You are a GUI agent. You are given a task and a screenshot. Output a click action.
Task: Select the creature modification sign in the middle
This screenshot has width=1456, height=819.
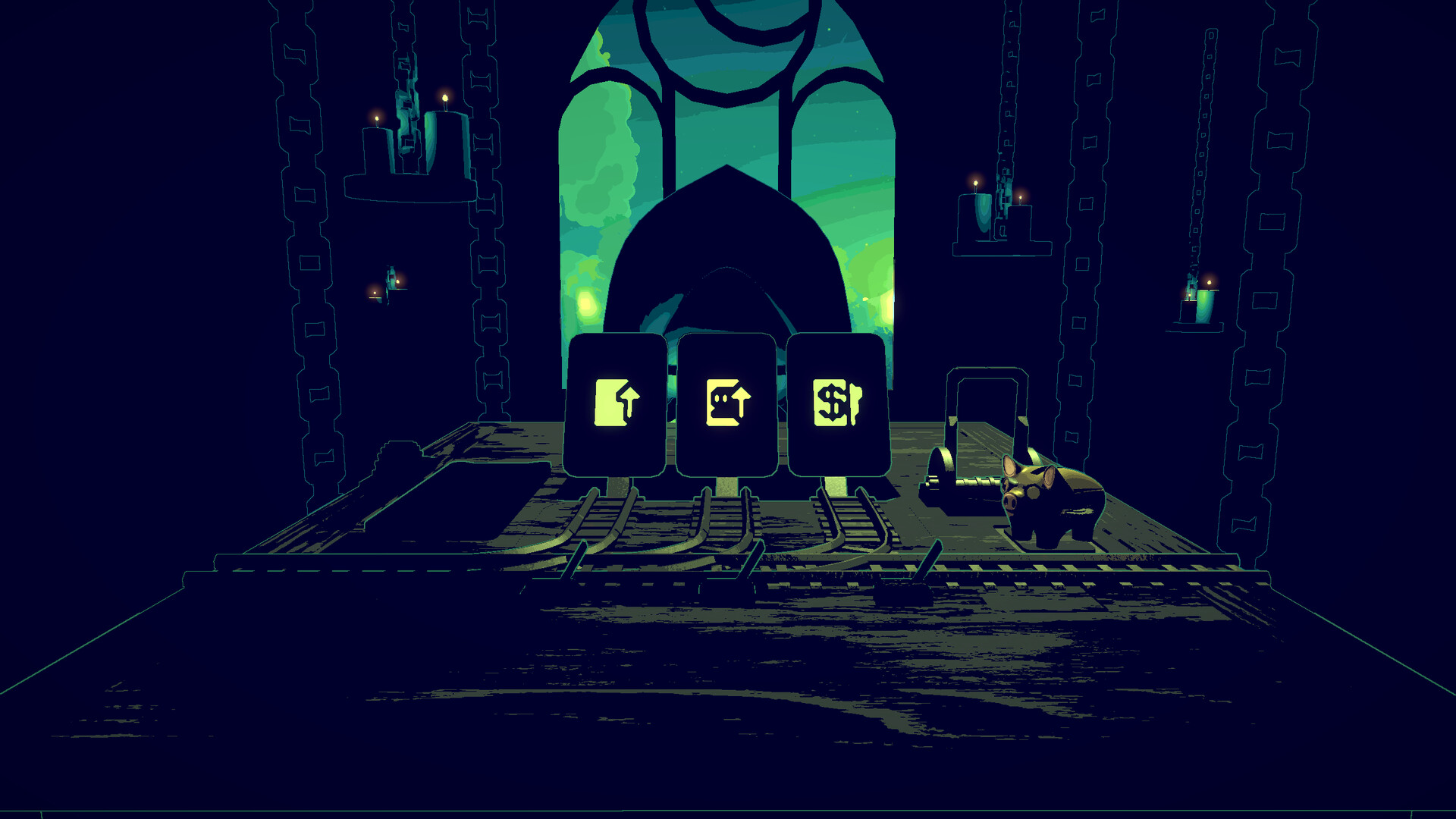tap(730, 402)
